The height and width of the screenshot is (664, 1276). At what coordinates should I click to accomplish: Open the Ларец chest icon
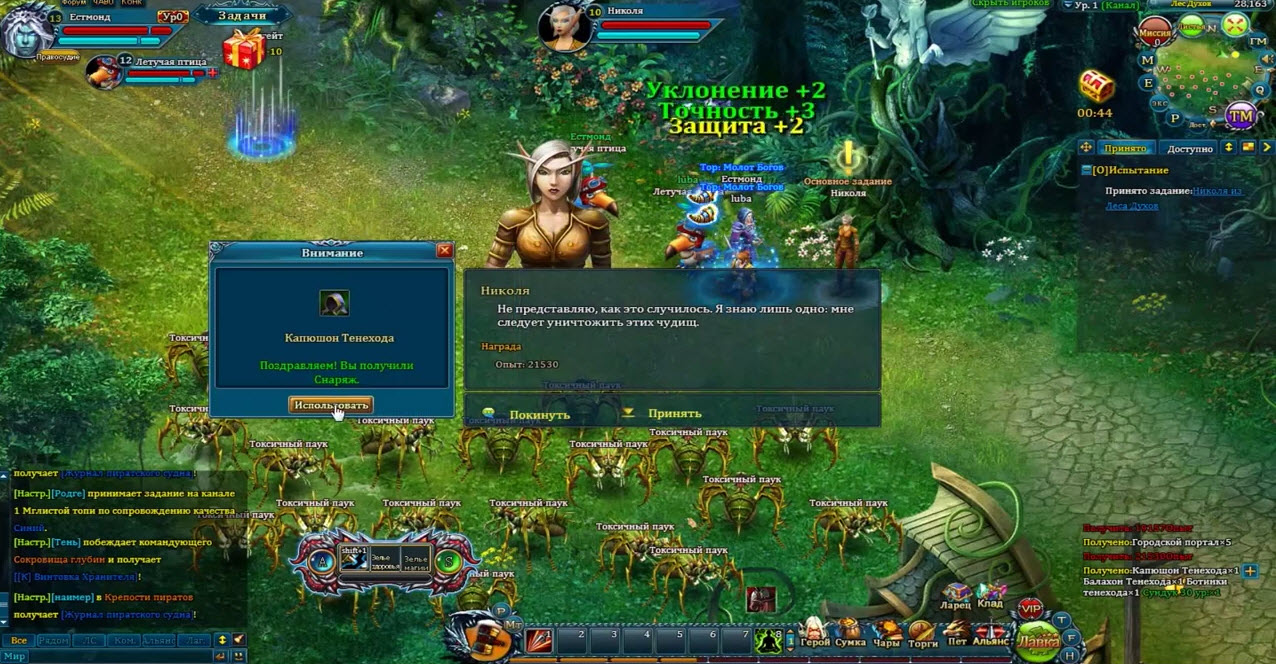click(x=956, y=596)
